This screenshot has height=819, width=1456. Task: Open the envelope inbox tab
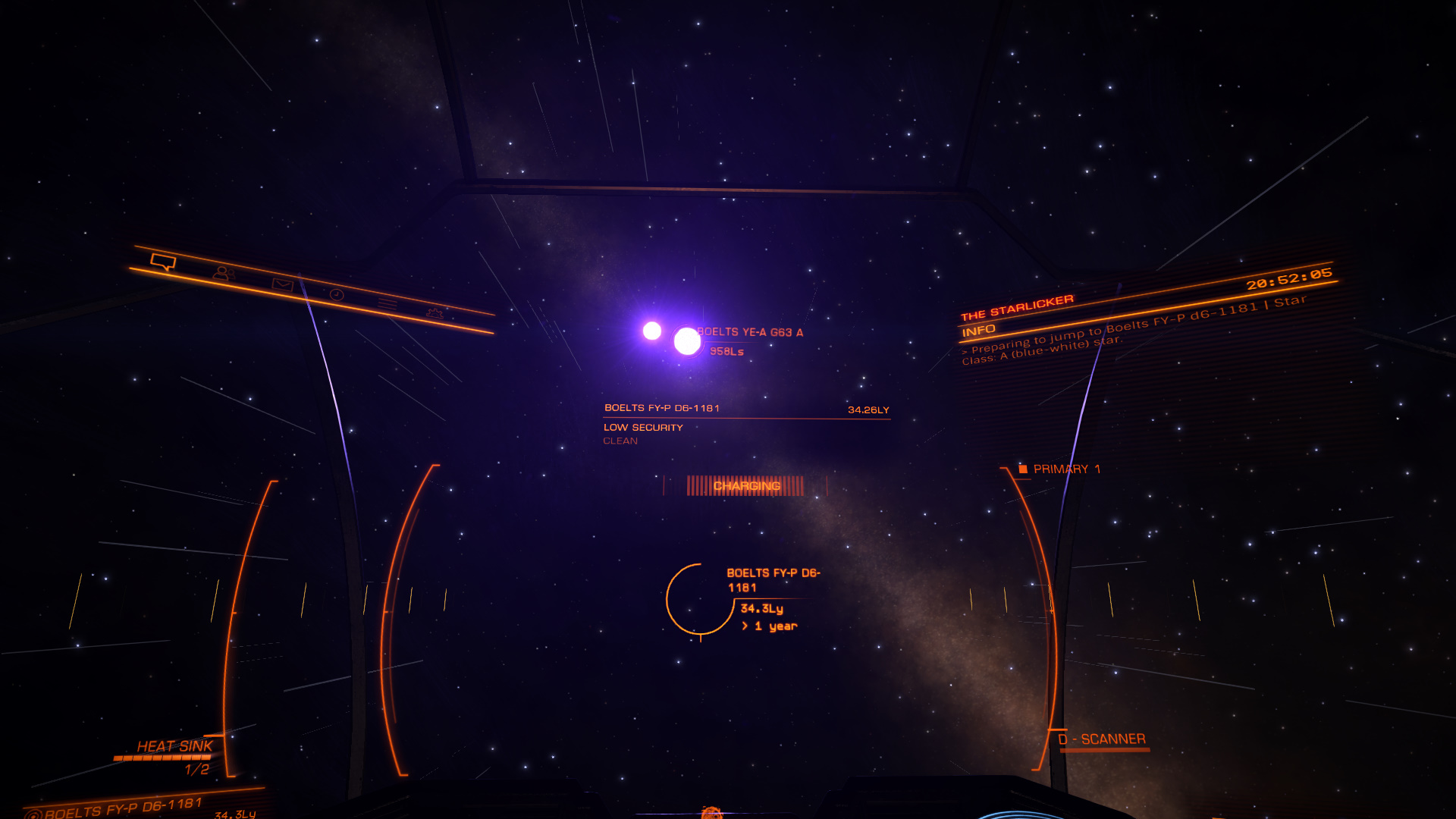tap(282, 284)
